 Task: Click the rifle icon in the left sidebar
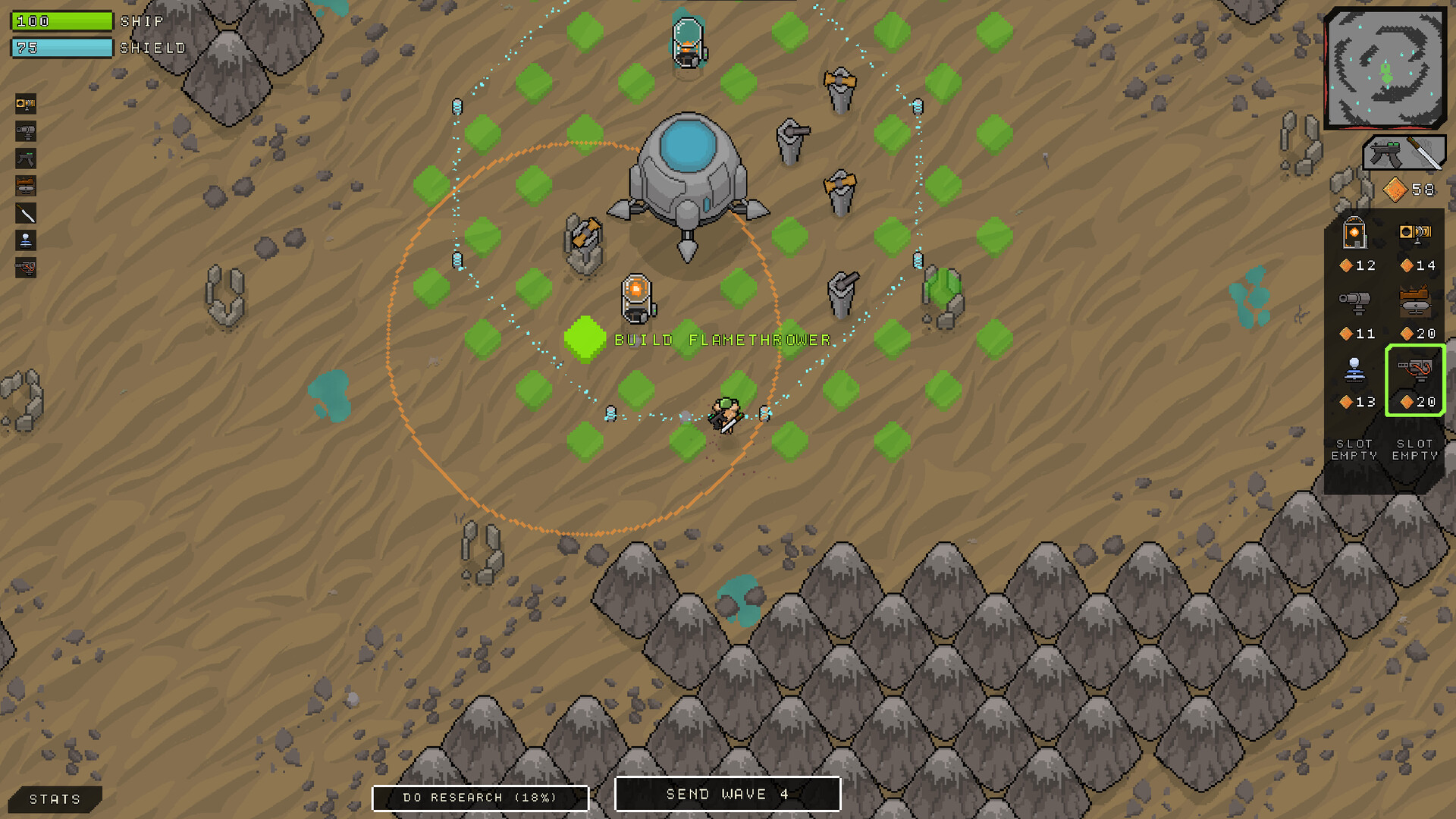[x=26, y=158]
